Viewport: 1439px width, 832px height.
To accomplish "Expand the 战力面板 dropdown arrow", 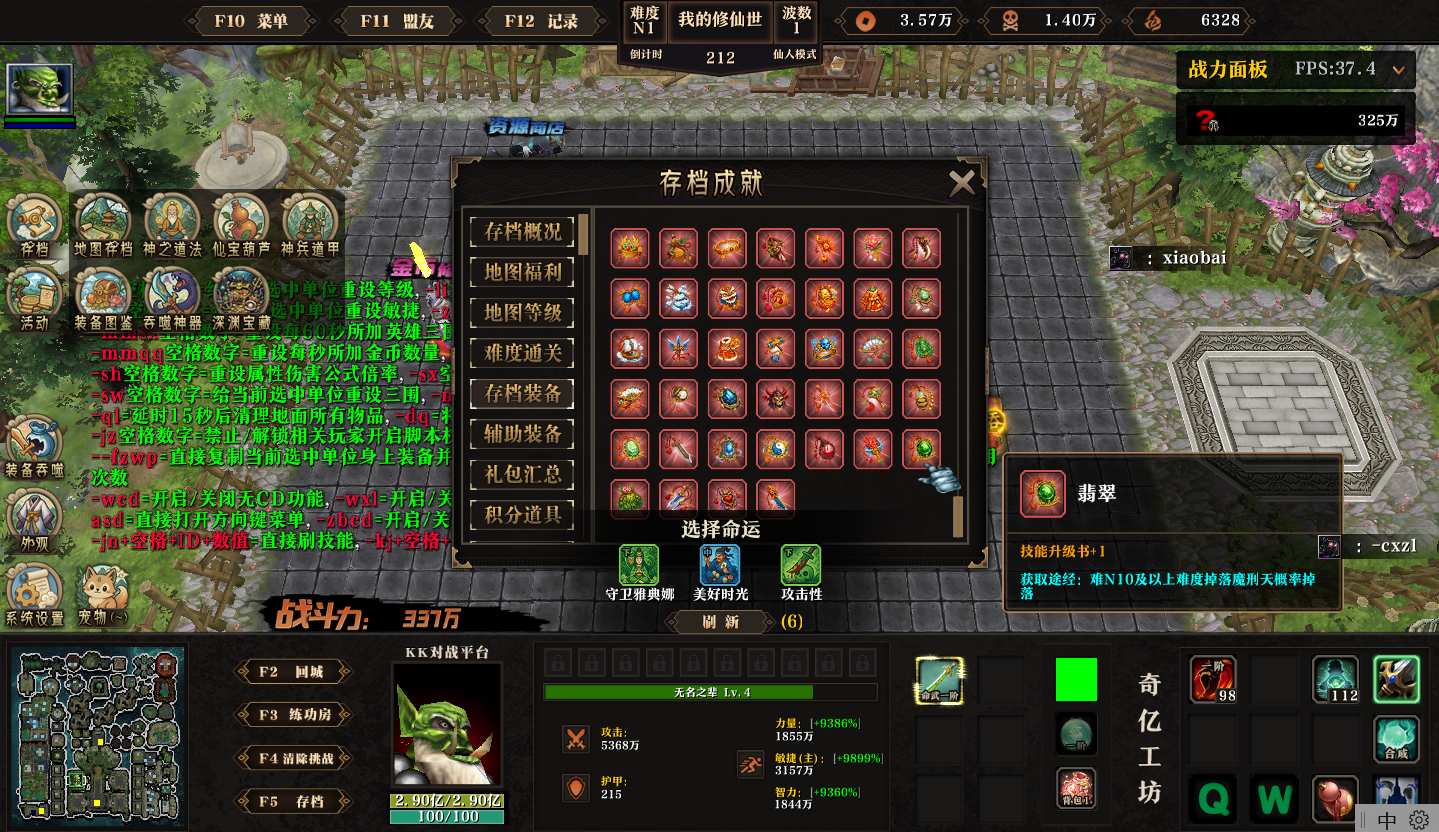I will click(x=1398, y=70).
